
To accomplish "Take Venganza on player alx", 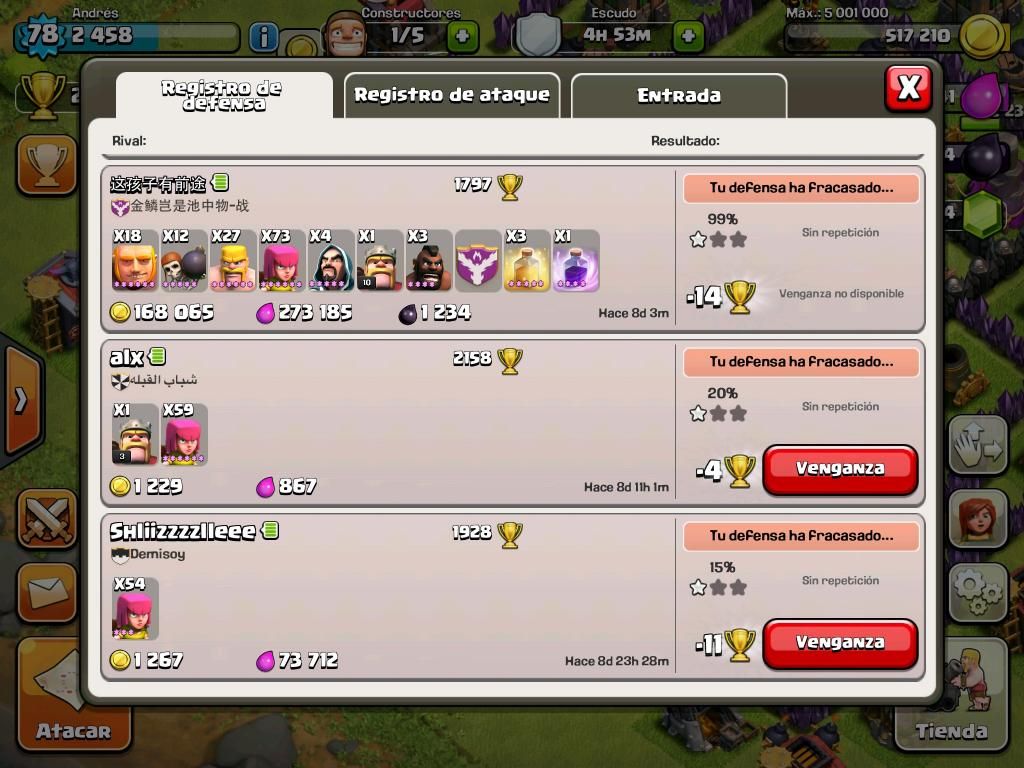I will pyautogui.click(x=840, y=469).
